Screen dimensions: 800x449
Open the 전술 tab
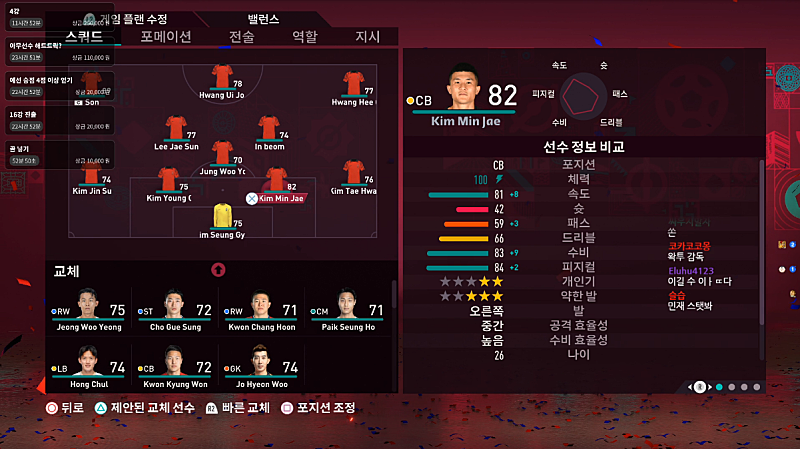[242, 36]
